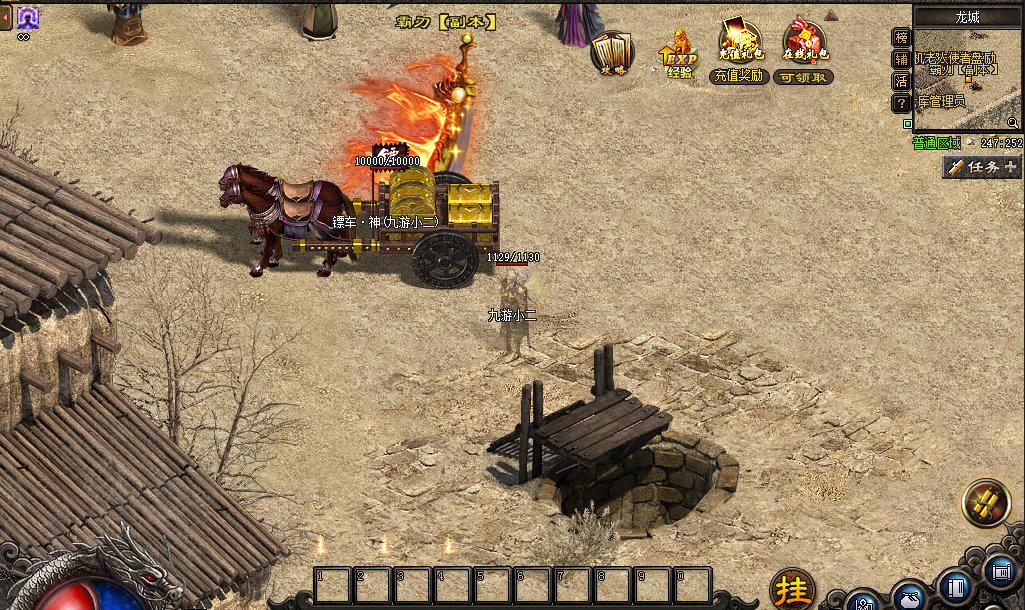Image resolution: width=1025 pixels, height=610 pixels.
Task: Open the 活 activity button
Action: (x=901, y=81)
